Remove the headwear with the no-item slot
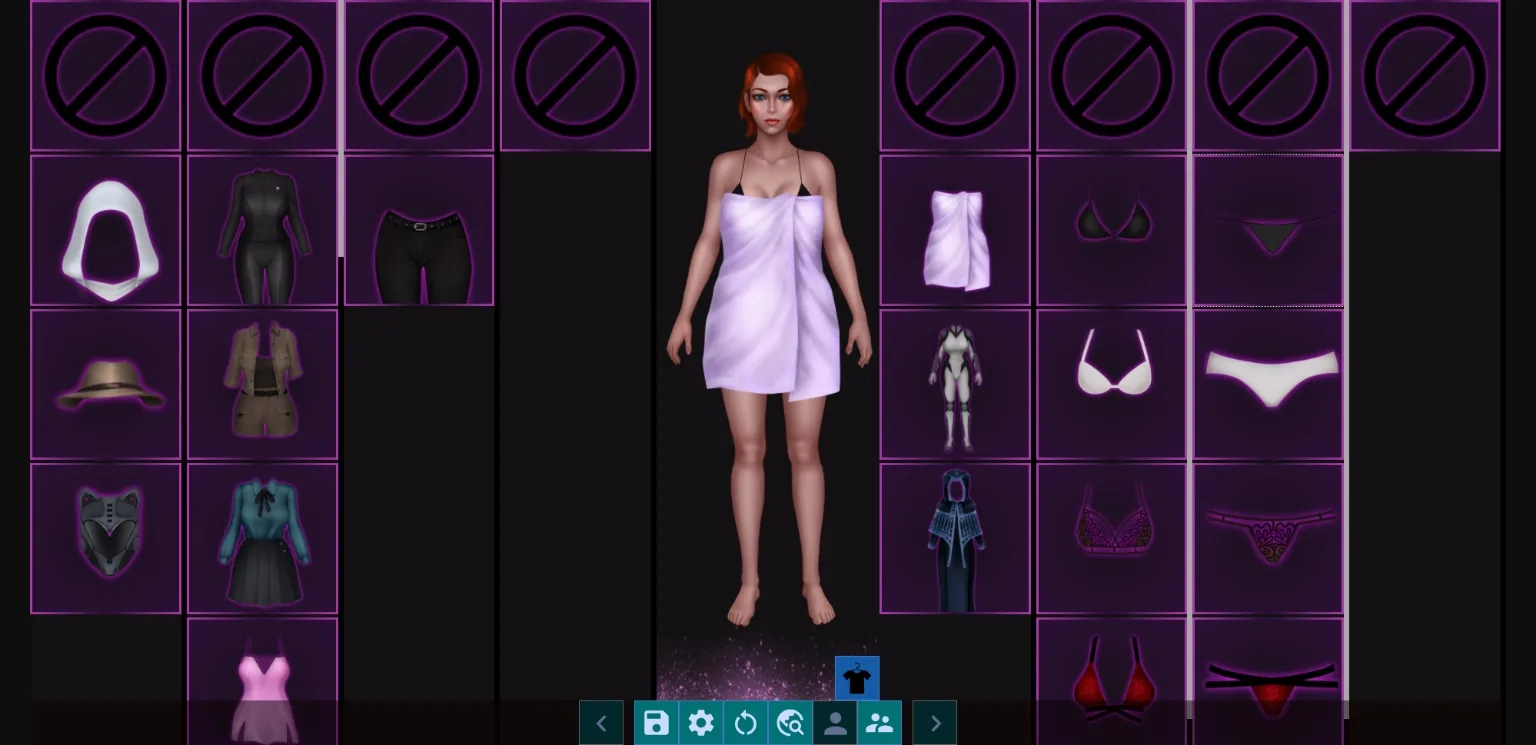Image resolution: width=1536 pixels, height=745 pixels. pyautogui.click(x=106, y=75)
